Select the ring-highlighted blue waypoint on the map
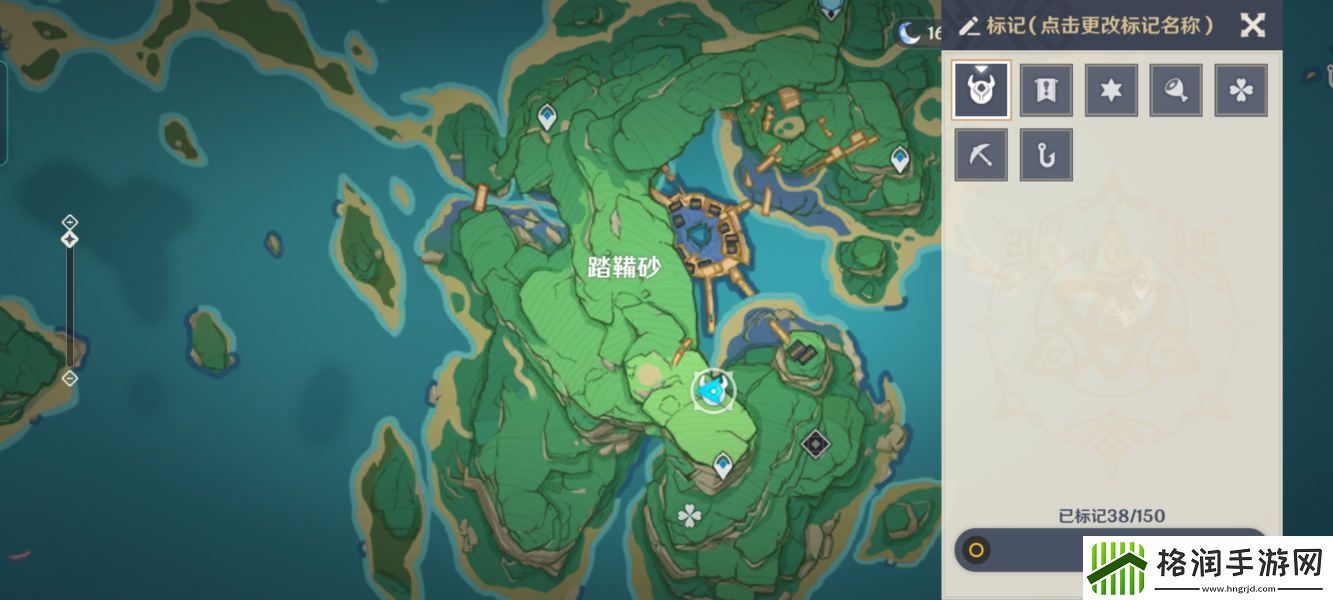This screenshot has height=600, width=1333. click(713, 391)
